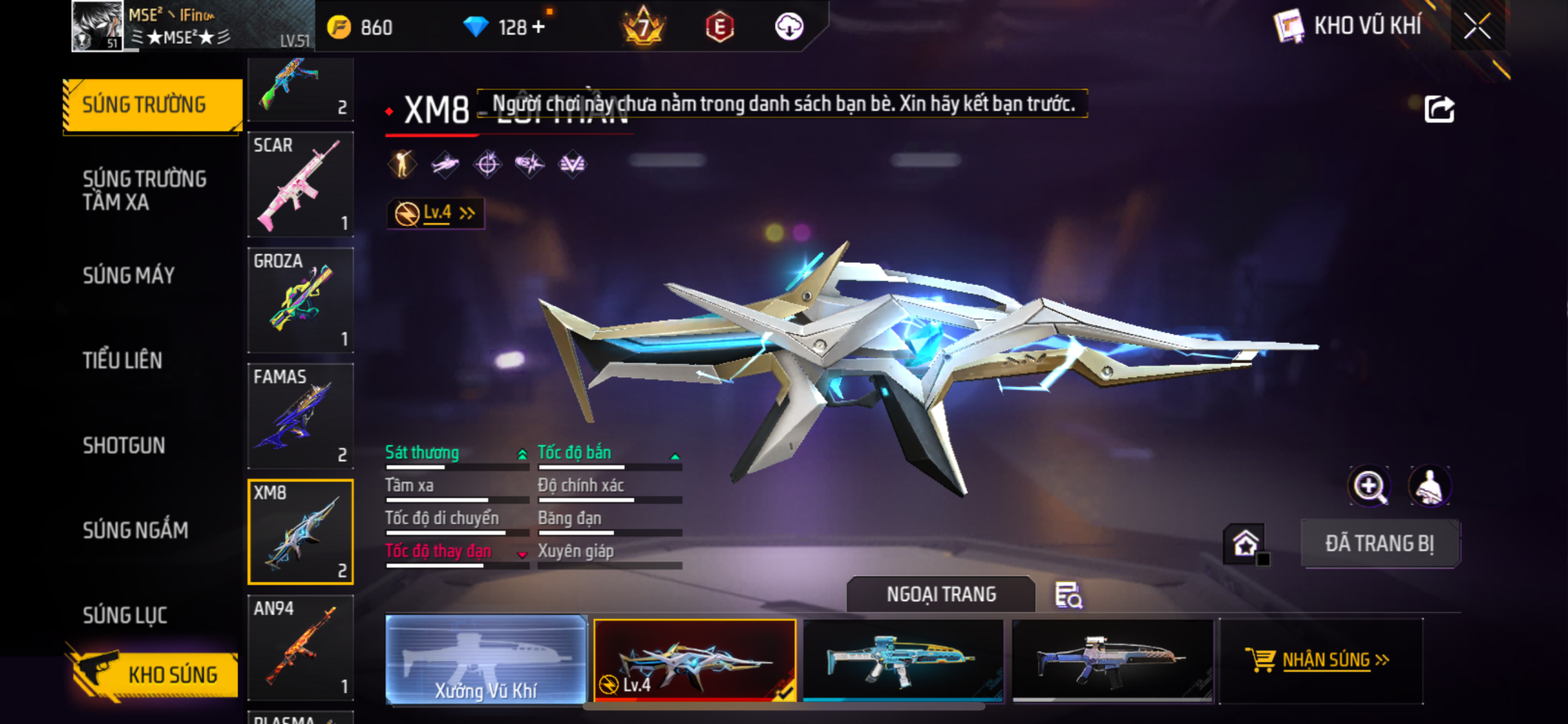
Task: Select the SCAR weapon tile
Action: [301, 184]
